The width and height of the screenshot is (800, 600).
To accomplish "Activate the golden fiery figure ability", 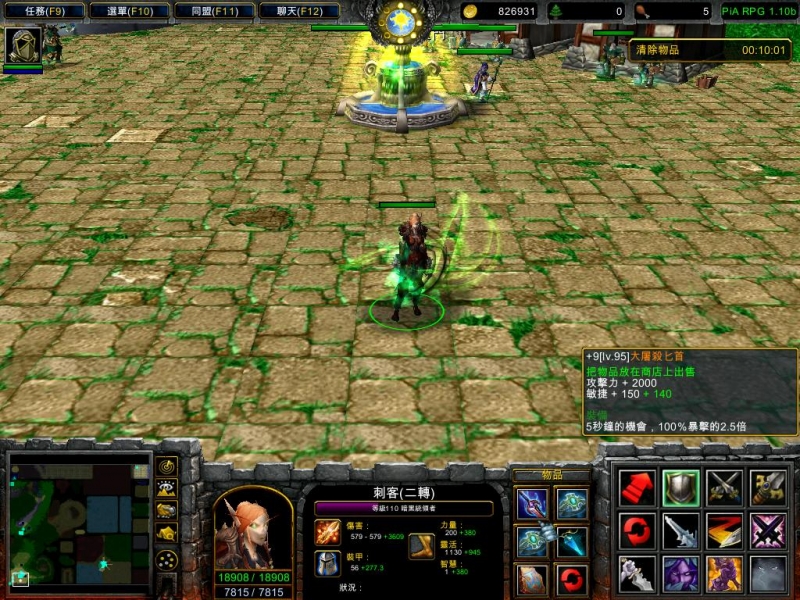I will [724, 574].
